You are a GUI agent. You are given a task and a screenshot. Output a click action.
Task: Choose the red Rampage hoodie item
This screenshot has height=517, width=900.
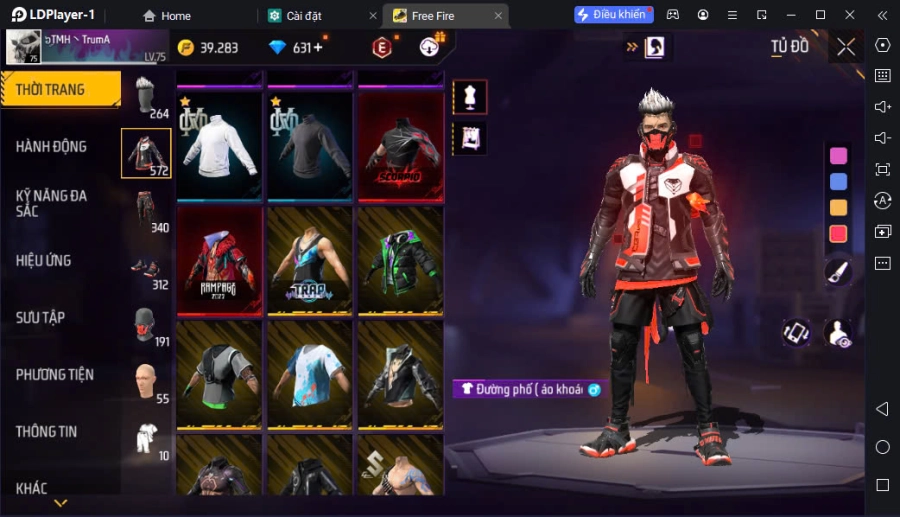[220, 260]
